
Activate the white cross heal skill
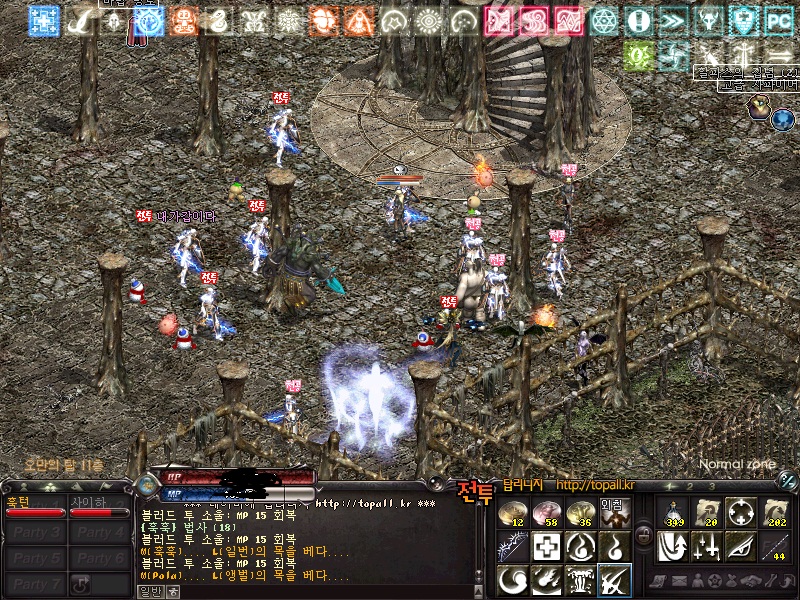(x=546, y=546)
